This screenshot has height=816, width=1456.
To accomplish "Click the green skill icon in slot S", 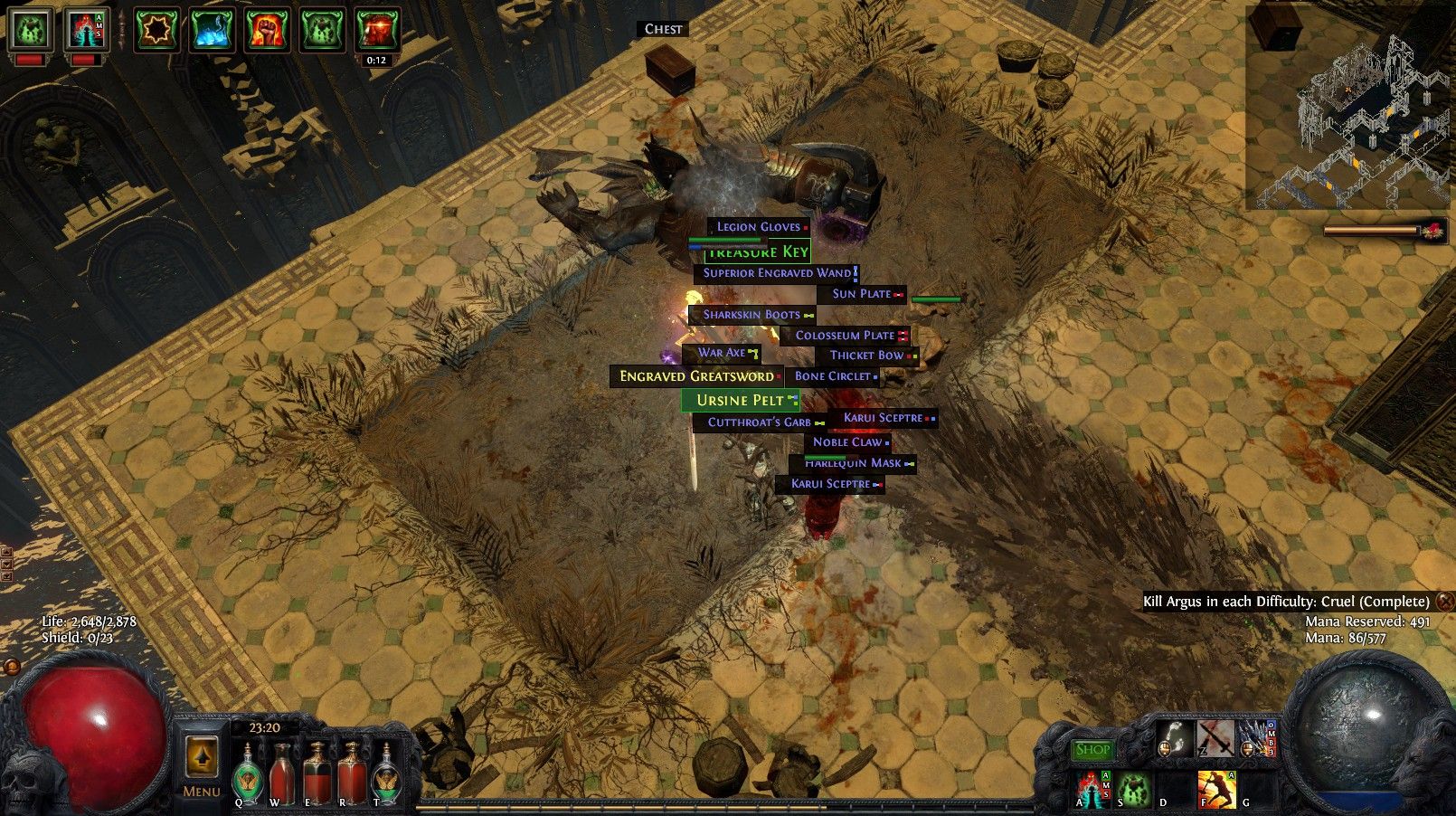I will pyautogui.click(x=1132, y=790).
